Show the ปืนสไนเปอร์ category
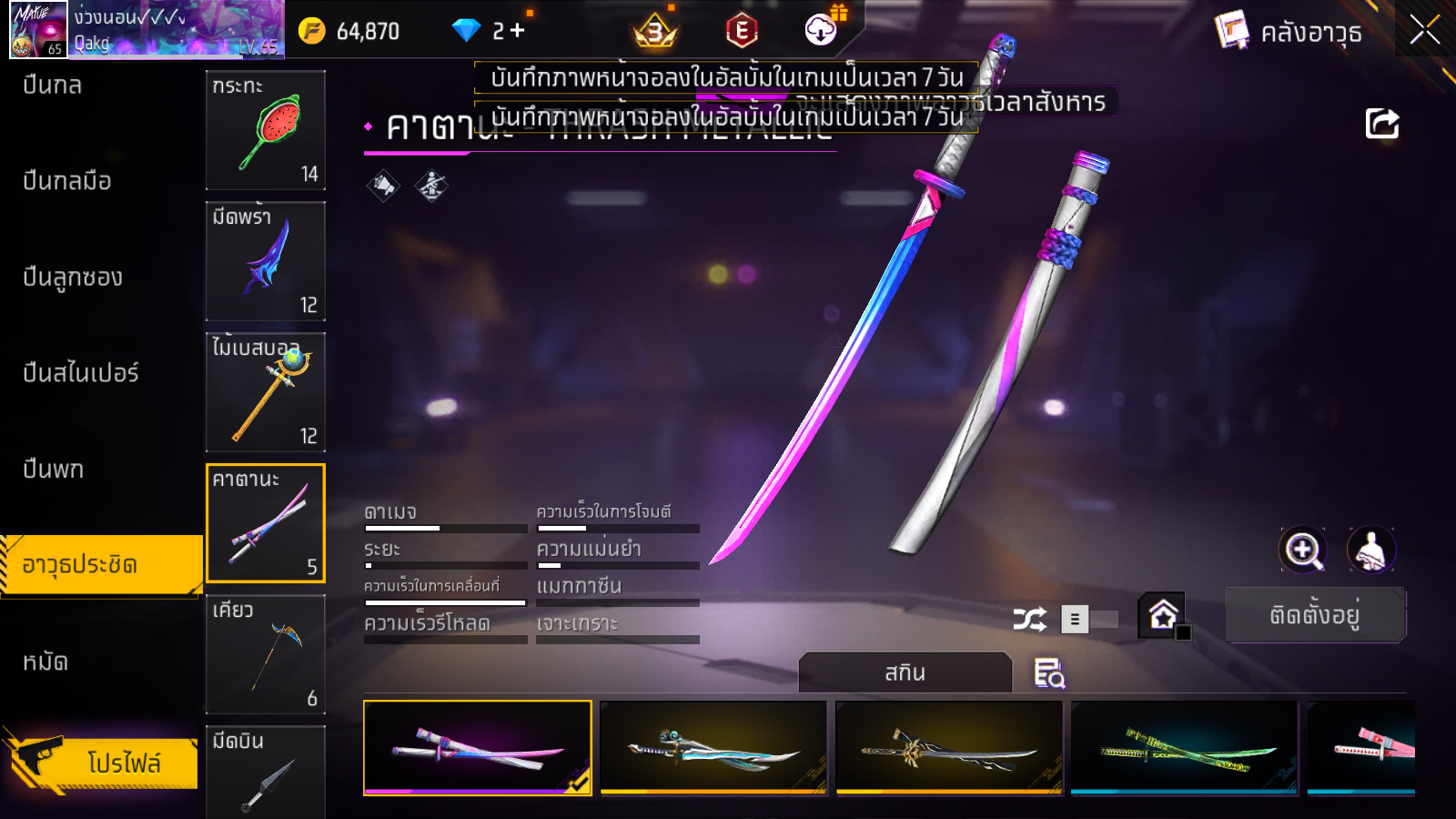This screenshot has height=819, width=1456. coord(81,373)
